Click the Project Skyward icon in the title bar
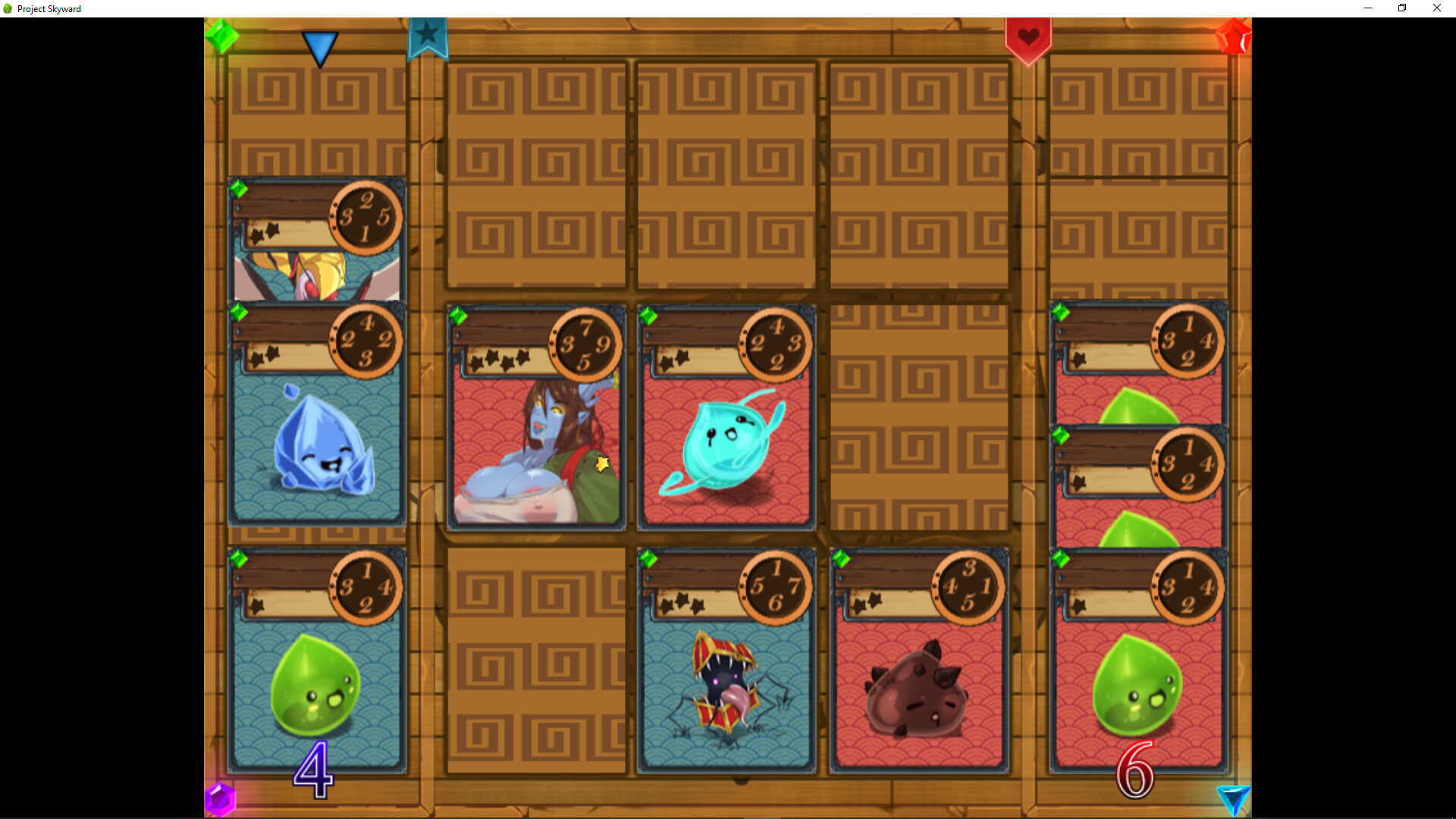The width and height of the screenshot is (1456, 819). 8,8
